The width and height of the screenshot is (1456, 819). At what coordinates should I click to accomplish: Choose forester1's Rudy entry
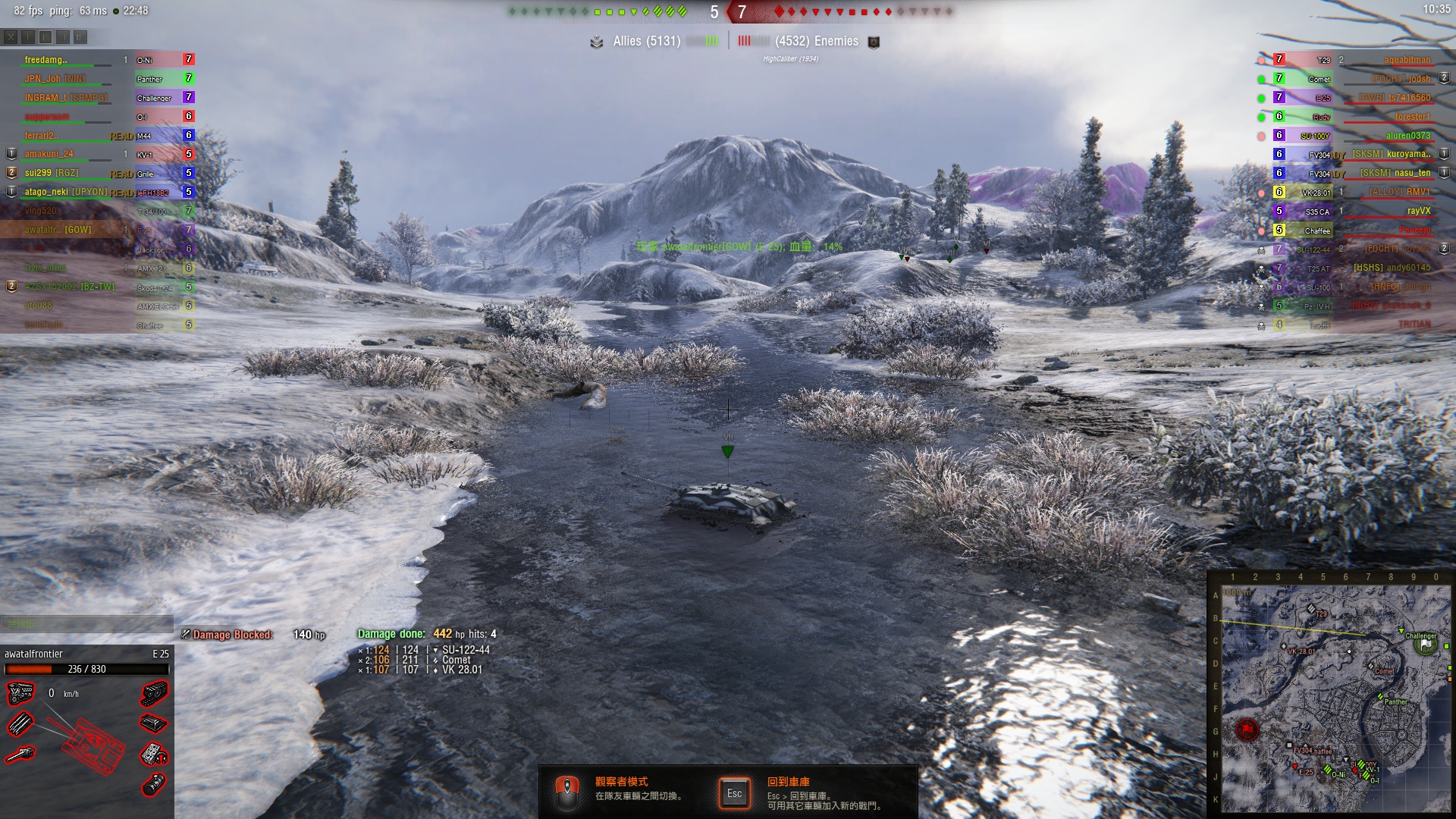point(1357,117)
